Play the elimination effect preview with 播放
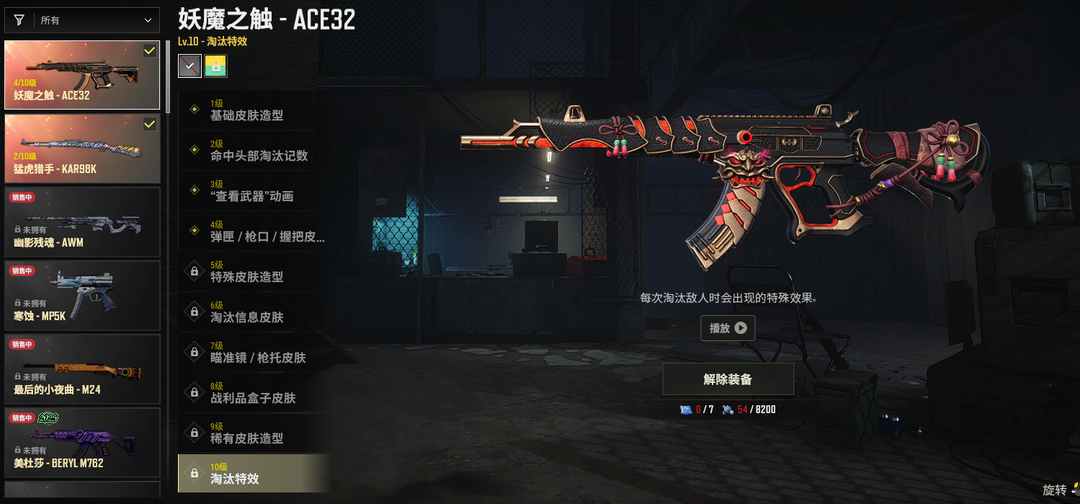The image size is (1080, 504). point(727,328)
